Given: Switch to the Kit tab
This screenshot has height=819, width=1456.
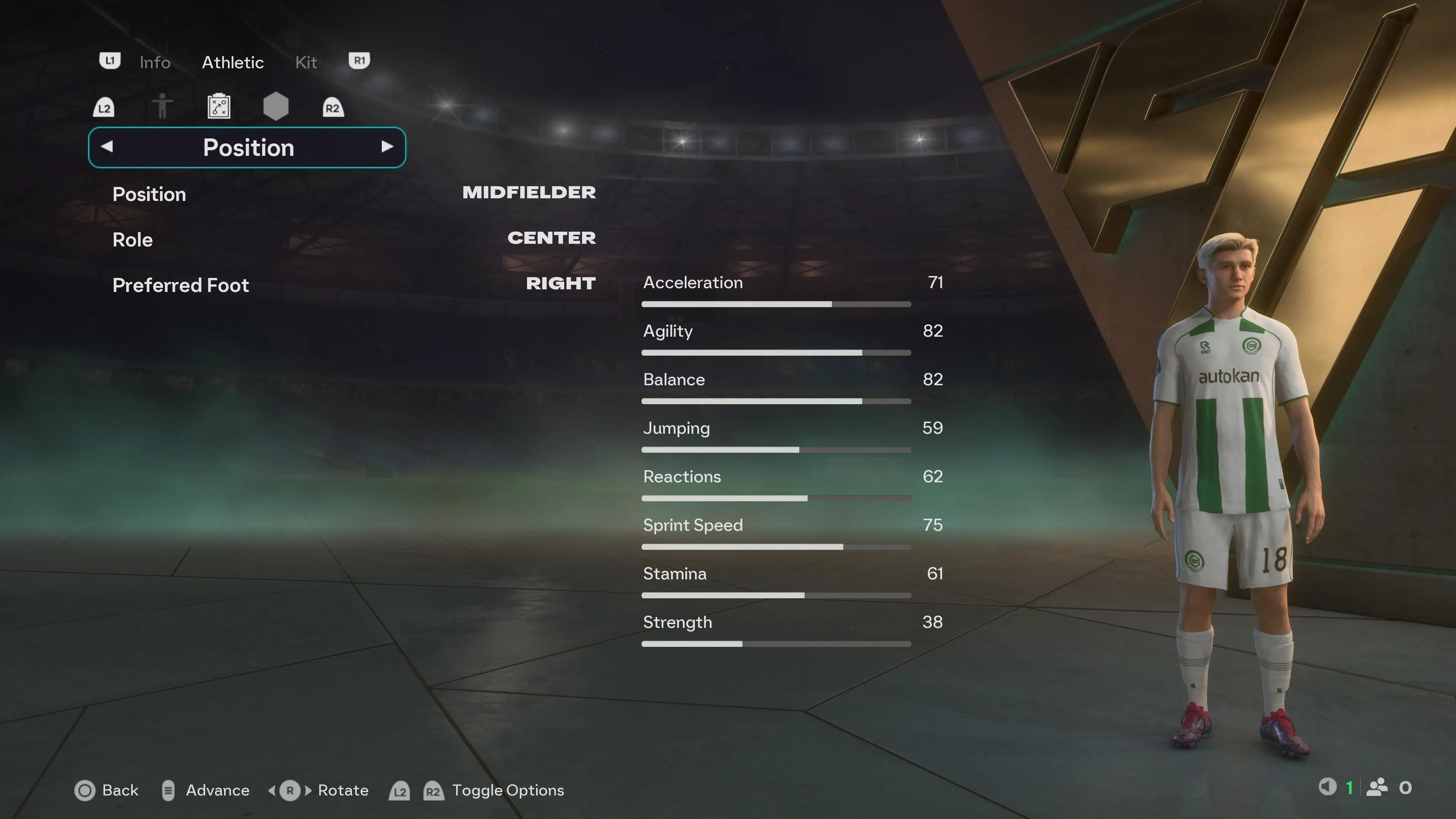Looking at the screenshot, I should coord(306,62).
